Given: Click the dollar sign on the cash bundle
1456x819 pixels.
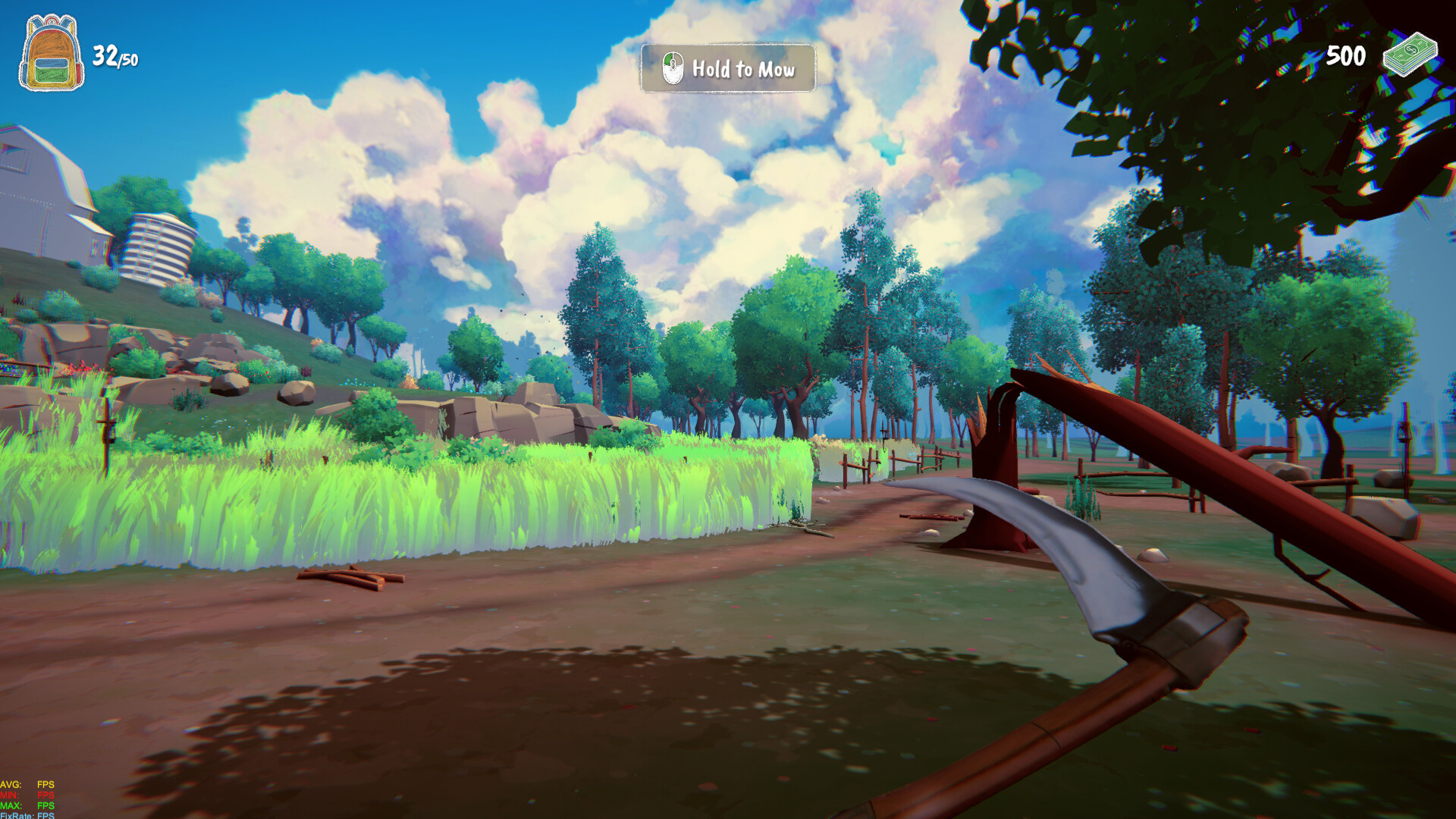Looking at the screenshot, I should tap(1412, 51).
